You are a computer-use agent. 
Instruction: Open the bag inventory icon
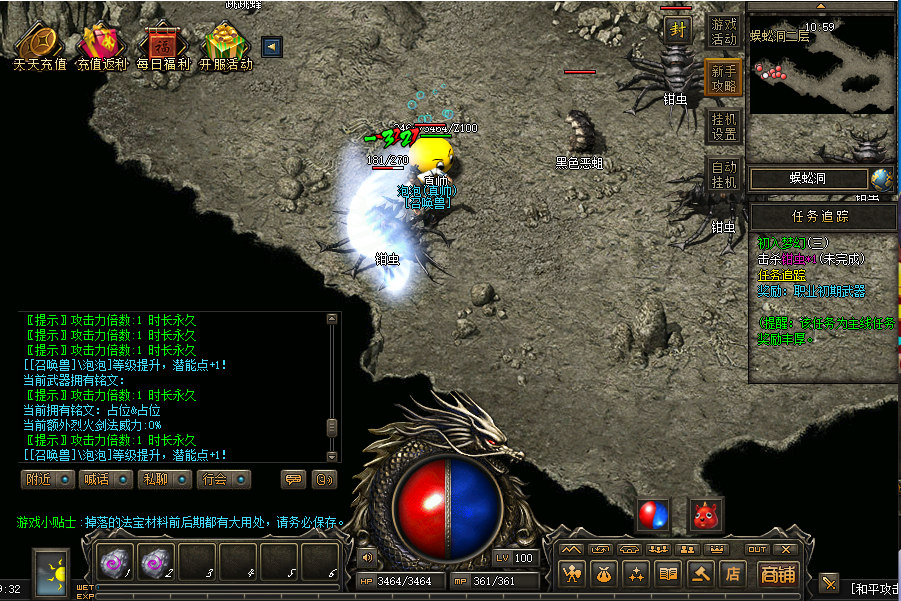pyautogui.click(x=604, y=574)
